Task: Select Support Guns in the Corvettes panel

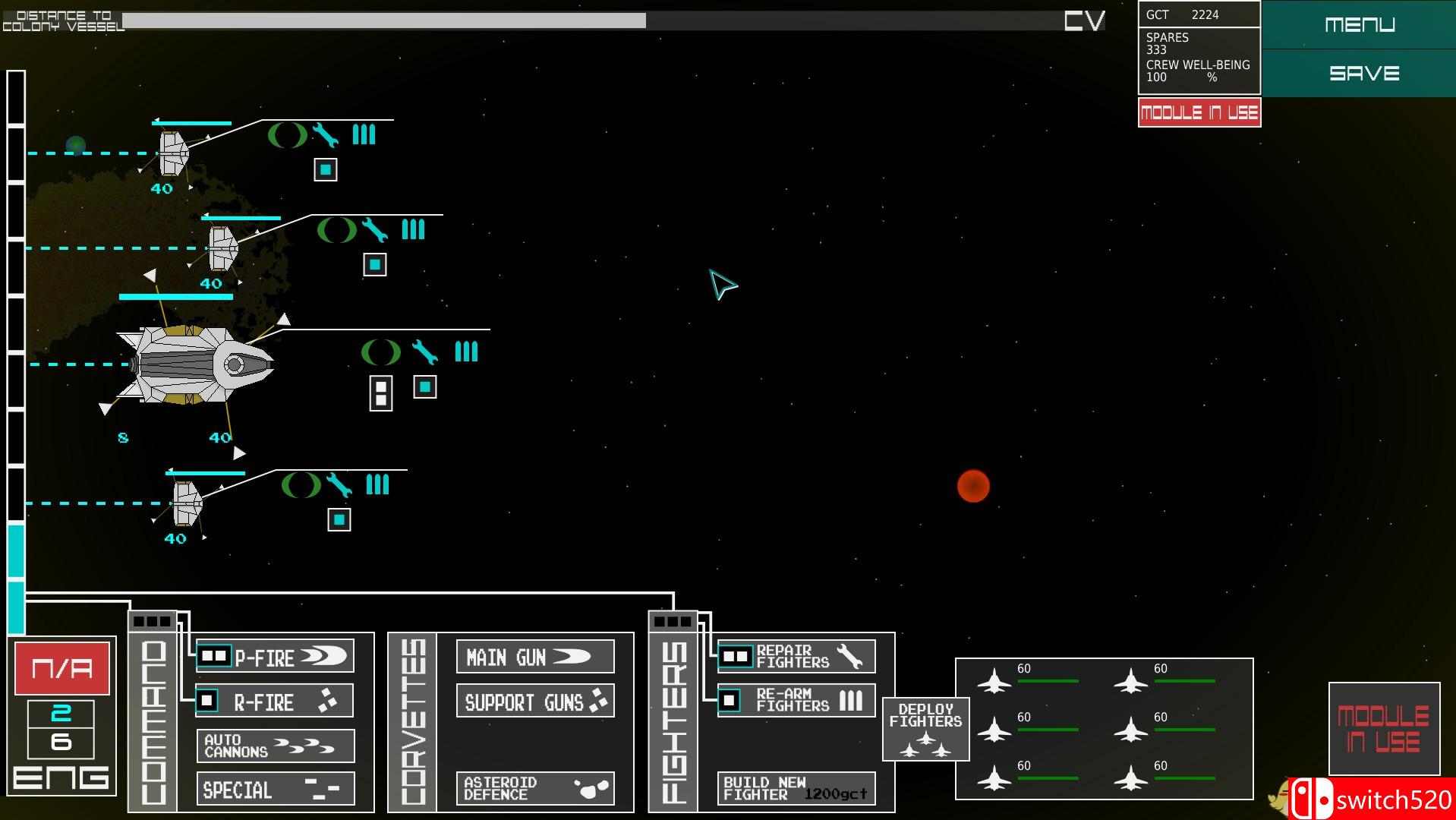Action: pos(534,702)
